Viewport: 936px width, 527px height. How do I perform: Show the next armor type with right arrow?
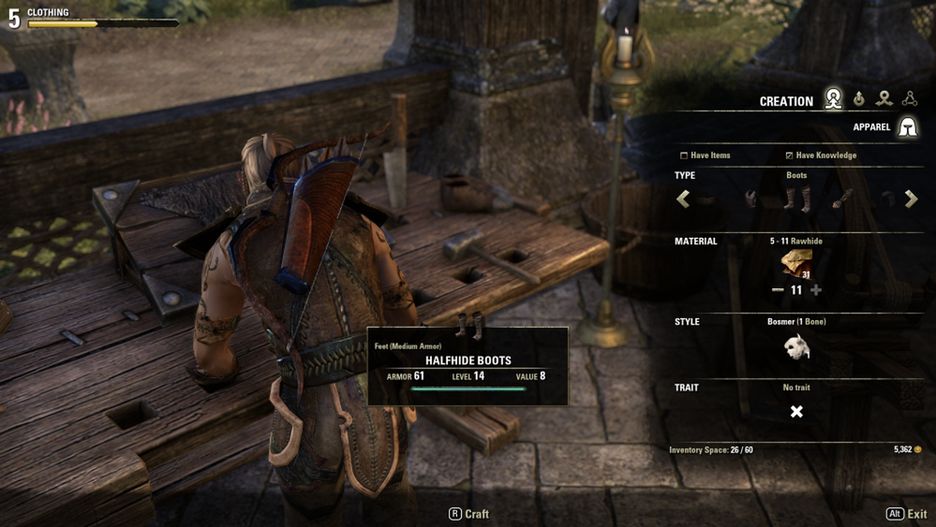coord(911,199)
